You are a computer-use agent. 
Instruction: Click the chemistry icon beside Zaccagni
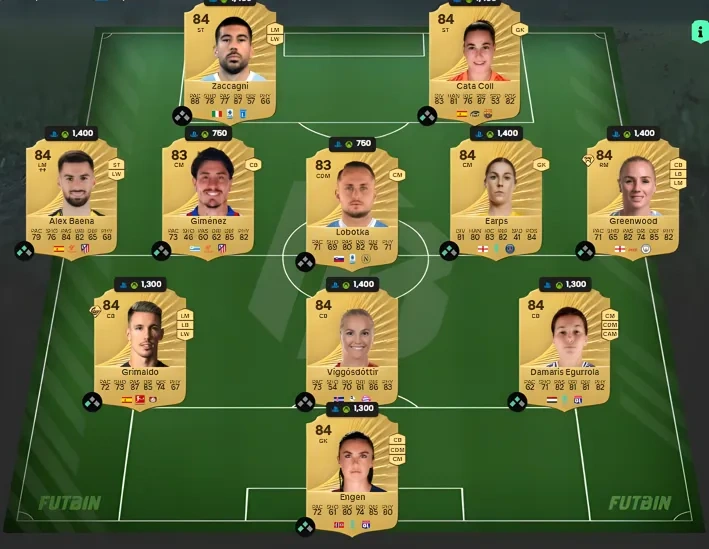click(182, 116)
